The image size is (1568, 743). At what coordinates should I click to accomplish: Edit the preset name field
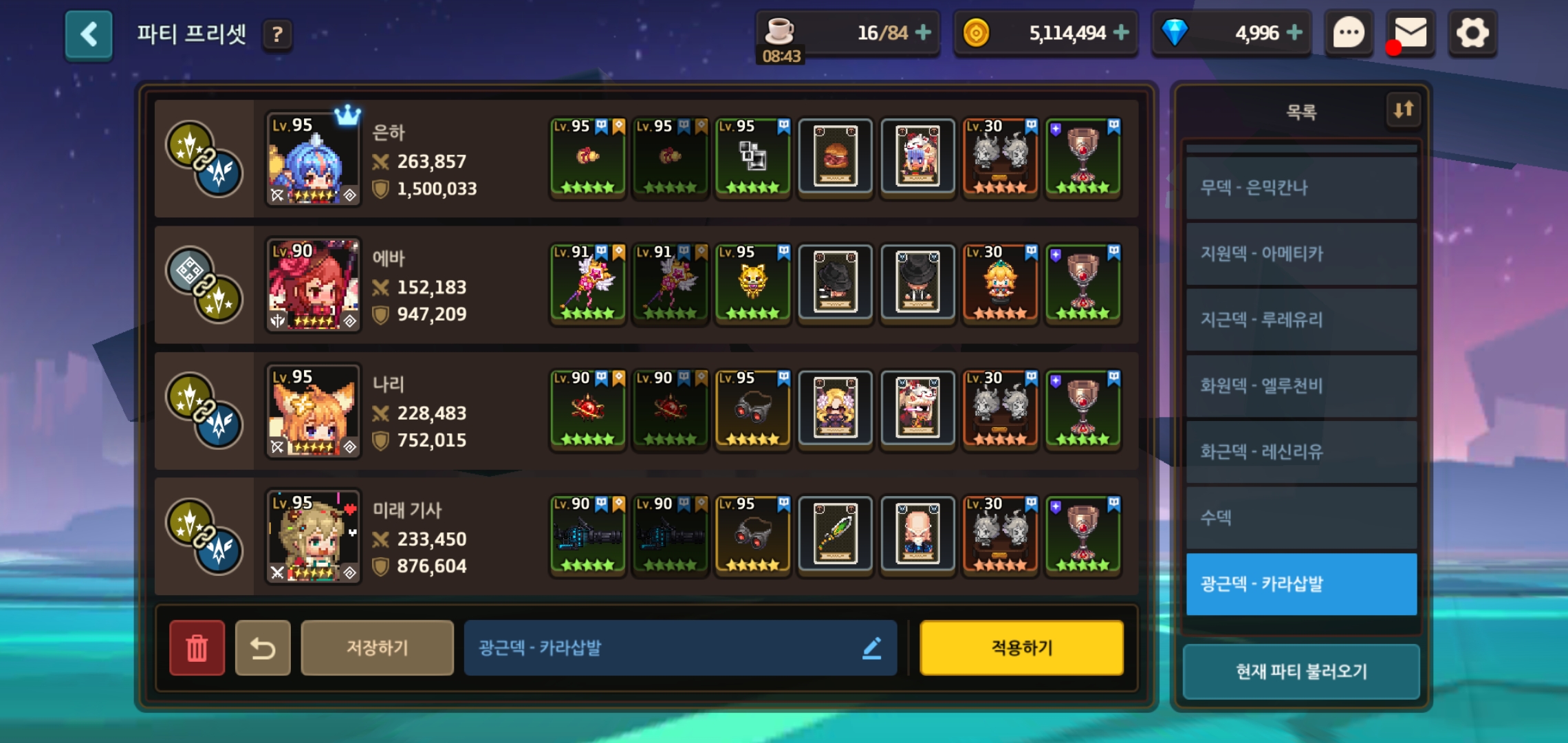(679, 648)
